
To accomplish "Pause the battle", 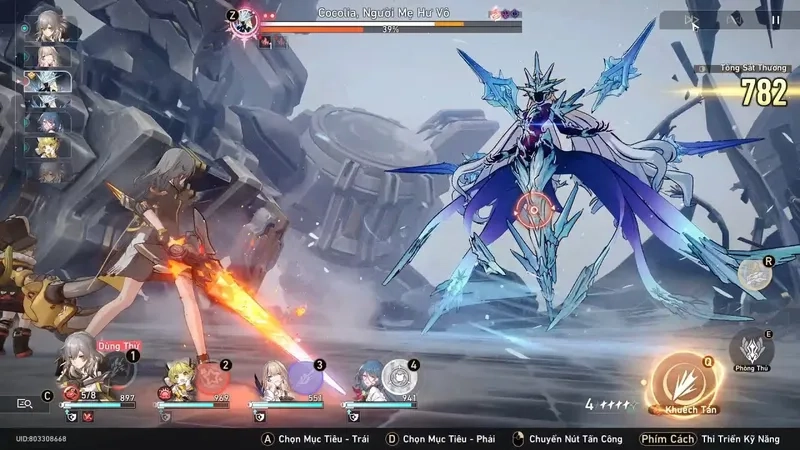I will point(775,19).
